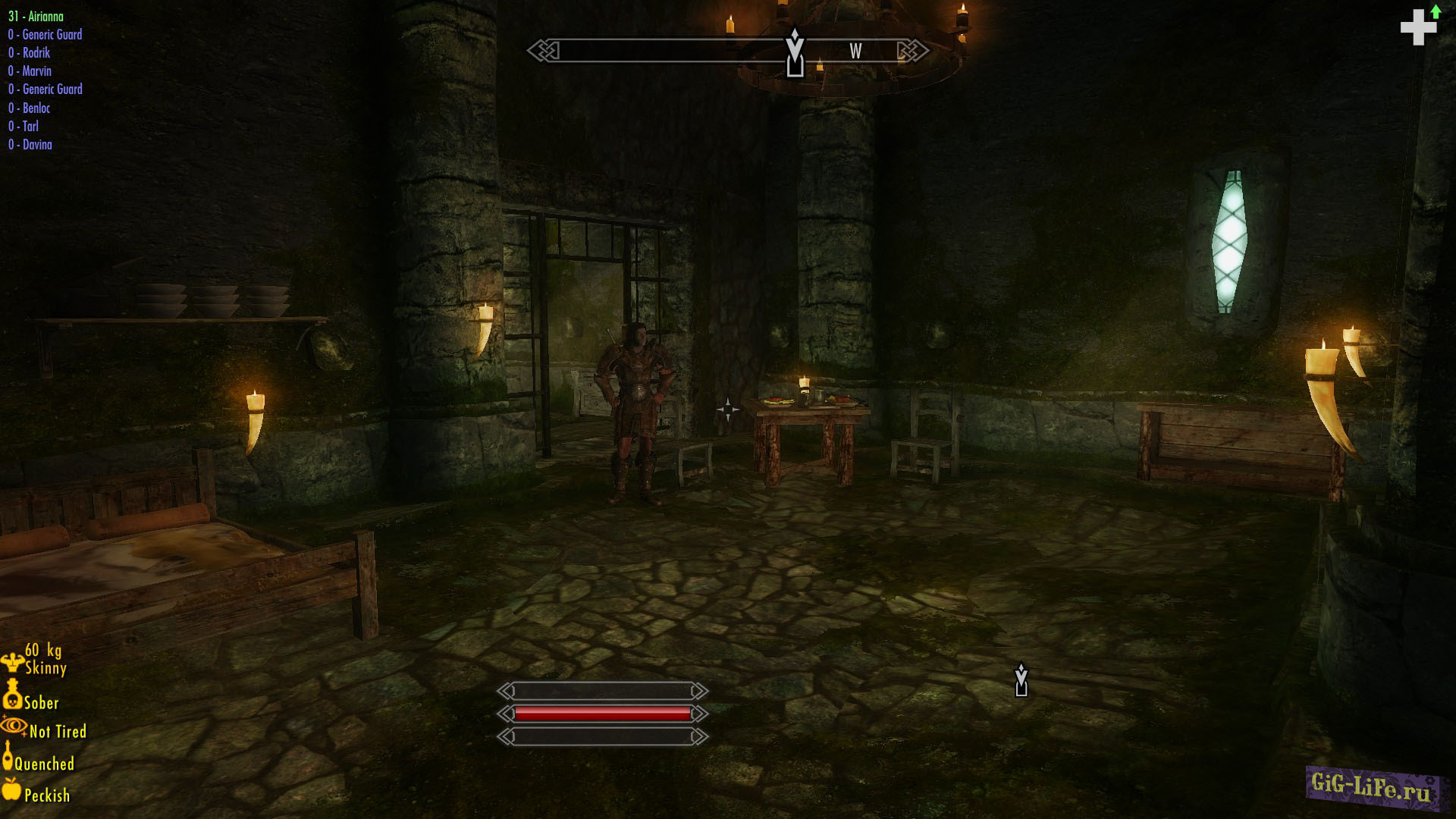Select Airianna in the follower list
Screen dimensions: 1456x819
click(x=36, y=16)
